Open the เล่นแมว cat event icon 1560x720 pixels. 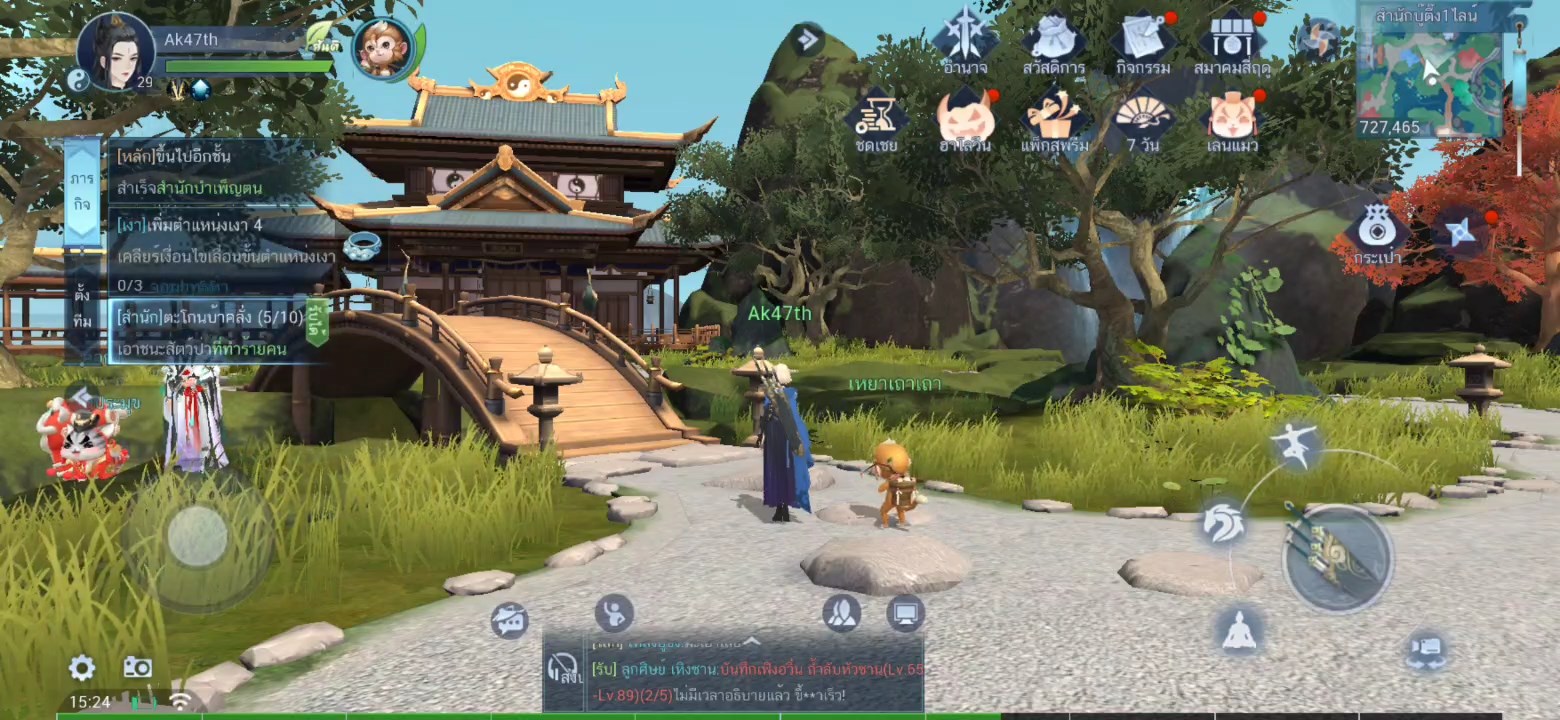[x=1232, y=120]
